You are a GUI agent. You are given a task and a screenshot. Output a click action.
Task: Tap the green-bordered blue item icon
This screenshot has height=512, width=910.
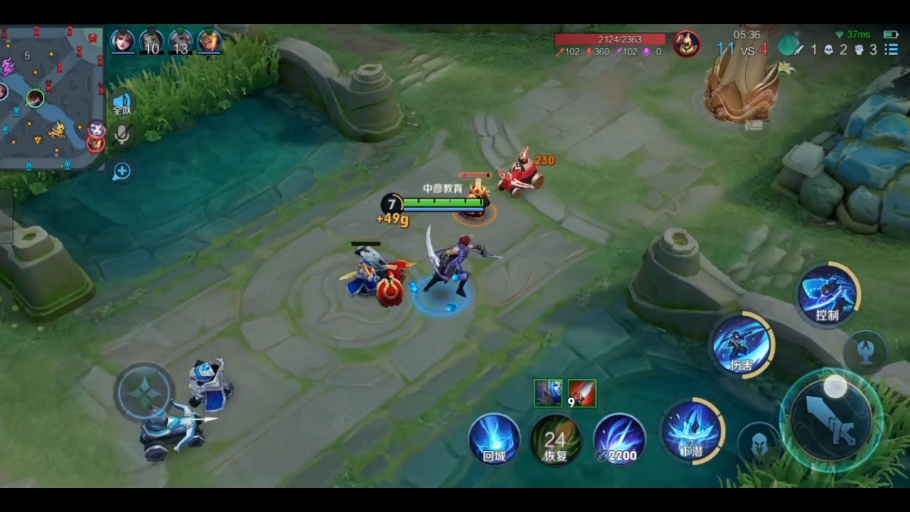[547, 393]
